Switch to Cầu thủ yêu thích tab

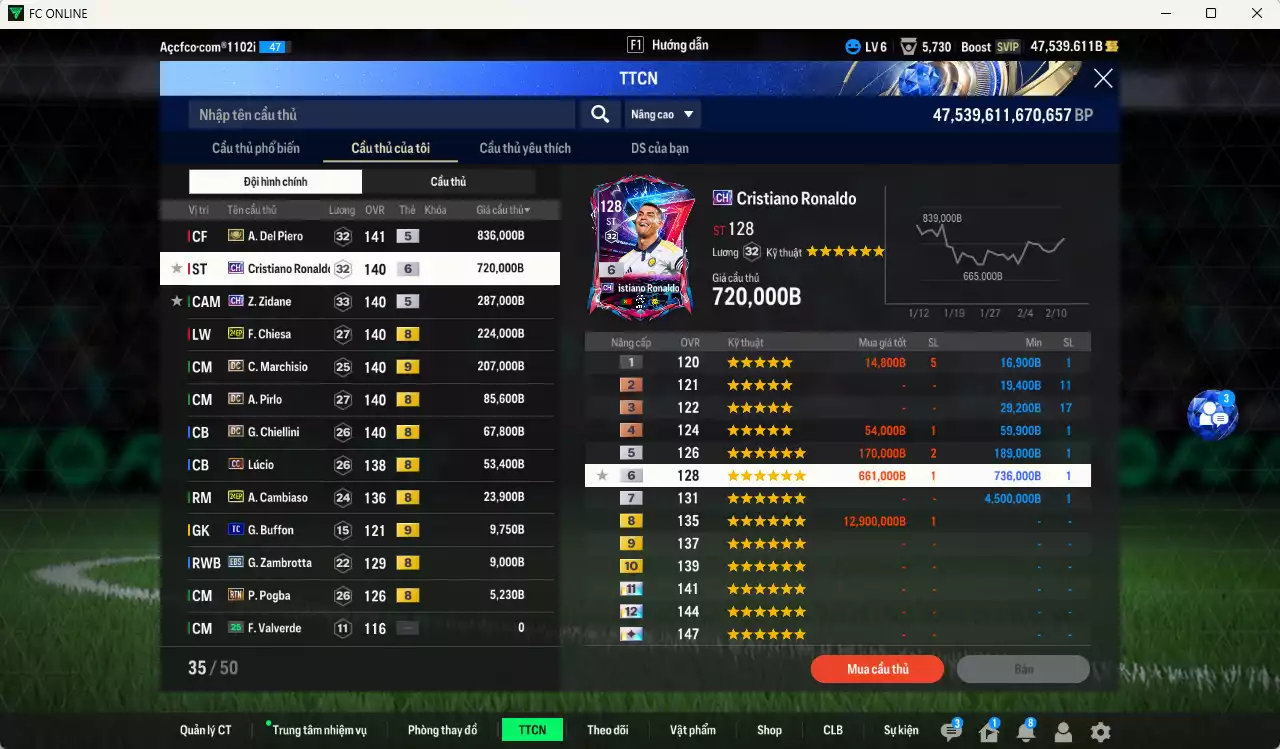tap(525, 148)
